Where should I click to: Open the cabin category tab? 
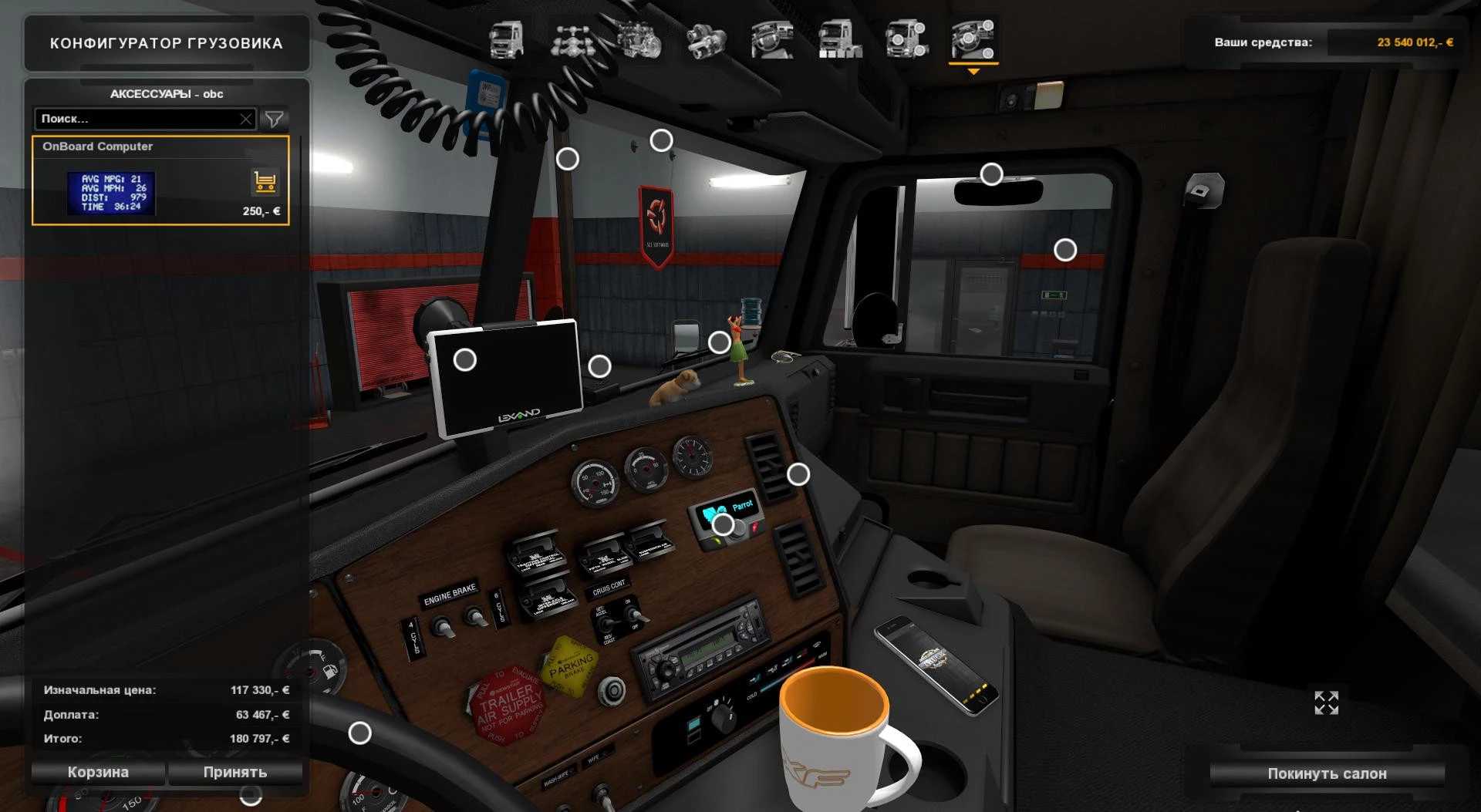pyautogui.click(x=506, y=39)
